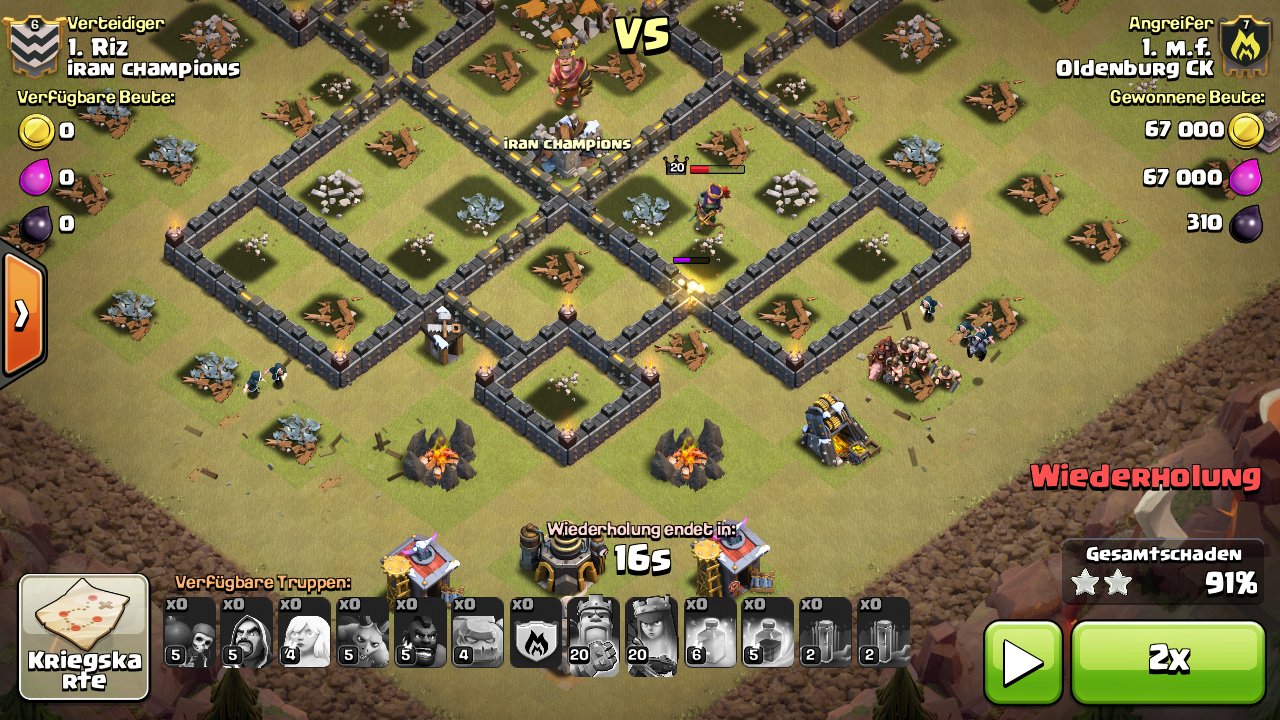Select the Minion troop slot
1280x720 pixels.
[362, 633]
